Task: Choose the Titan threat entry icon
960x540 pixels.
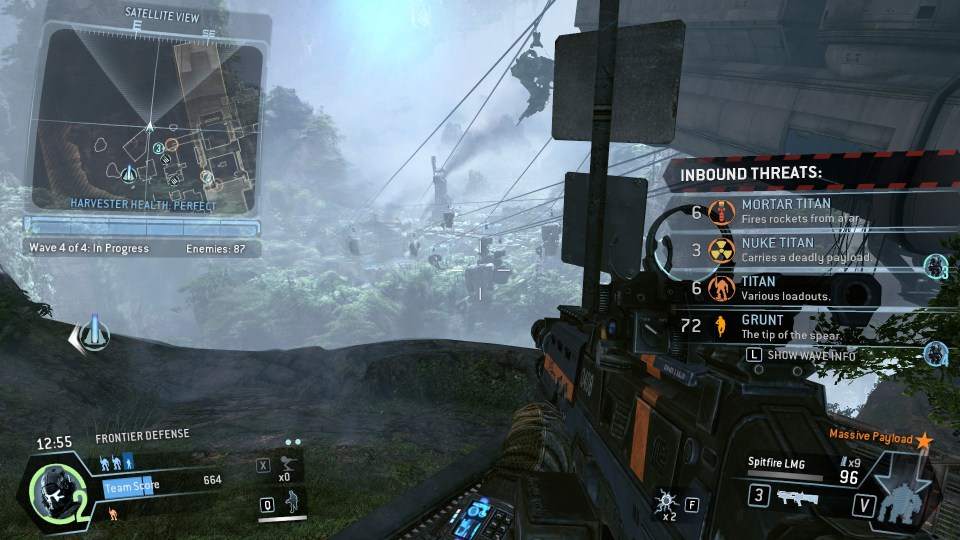Action: tap(717, 289)
